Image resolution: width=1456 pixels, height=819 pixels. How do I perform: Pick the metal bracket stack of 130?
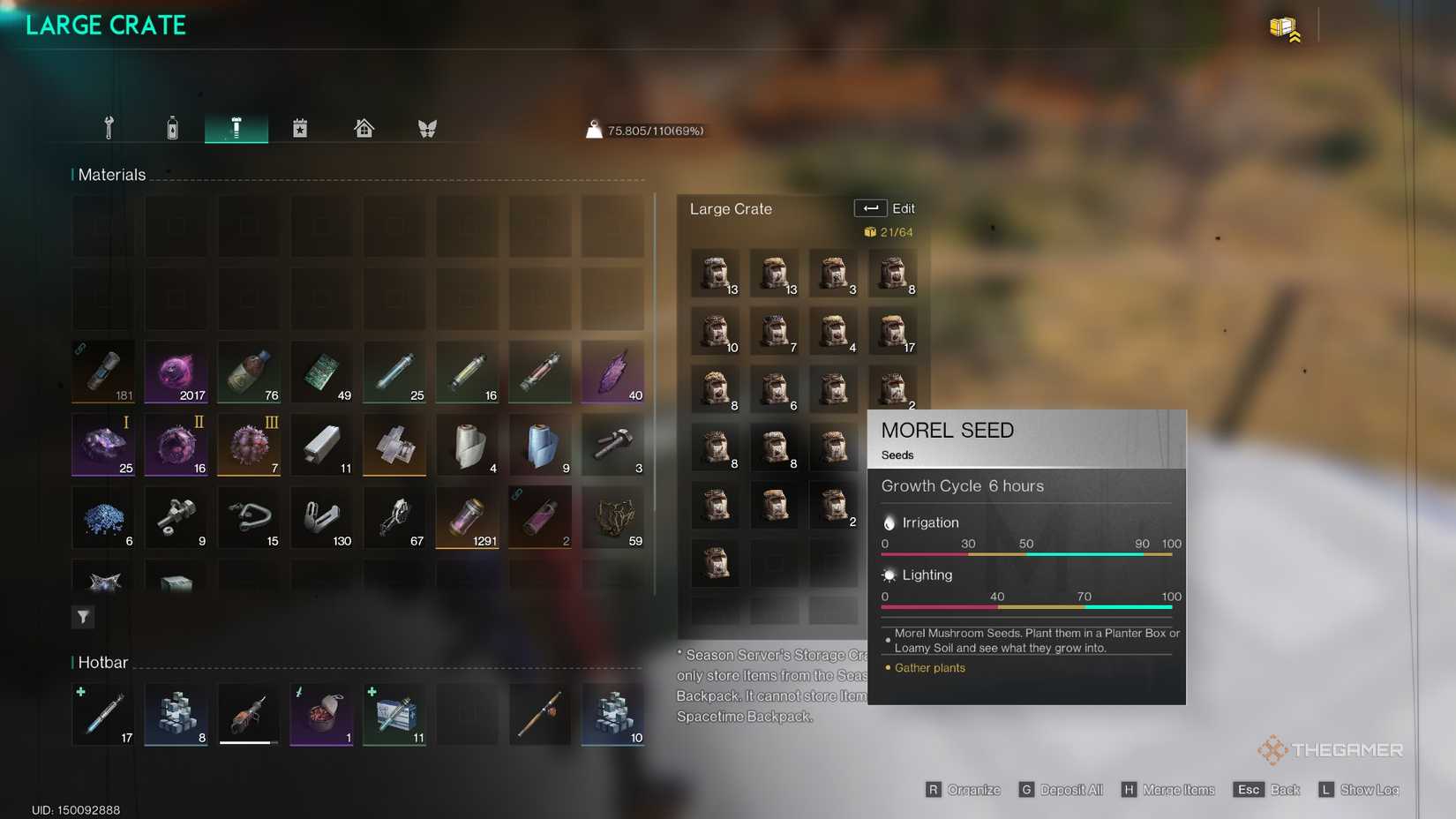(322, 517)
